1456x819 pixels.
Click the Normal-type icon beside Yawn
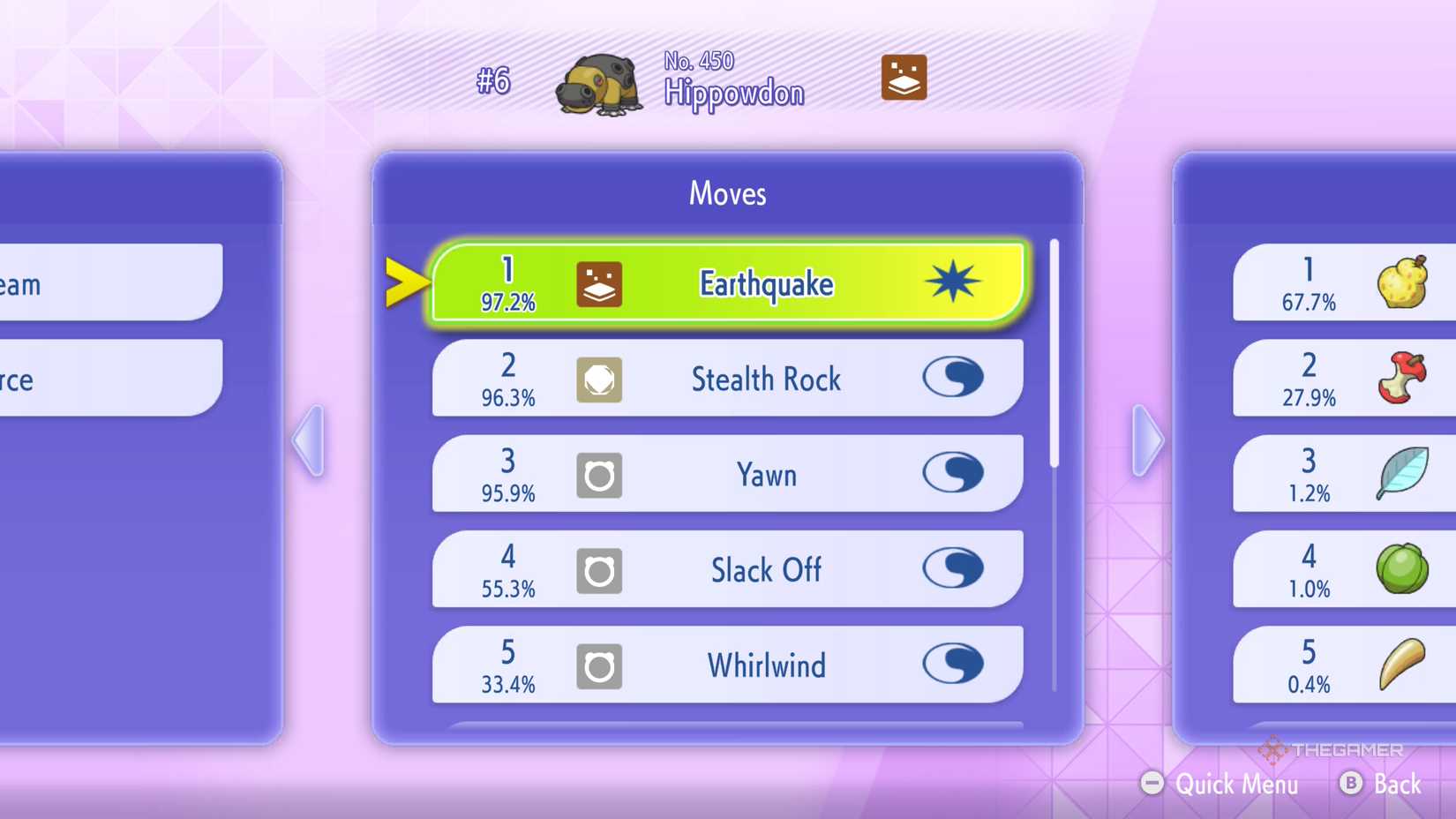[601, 475]
